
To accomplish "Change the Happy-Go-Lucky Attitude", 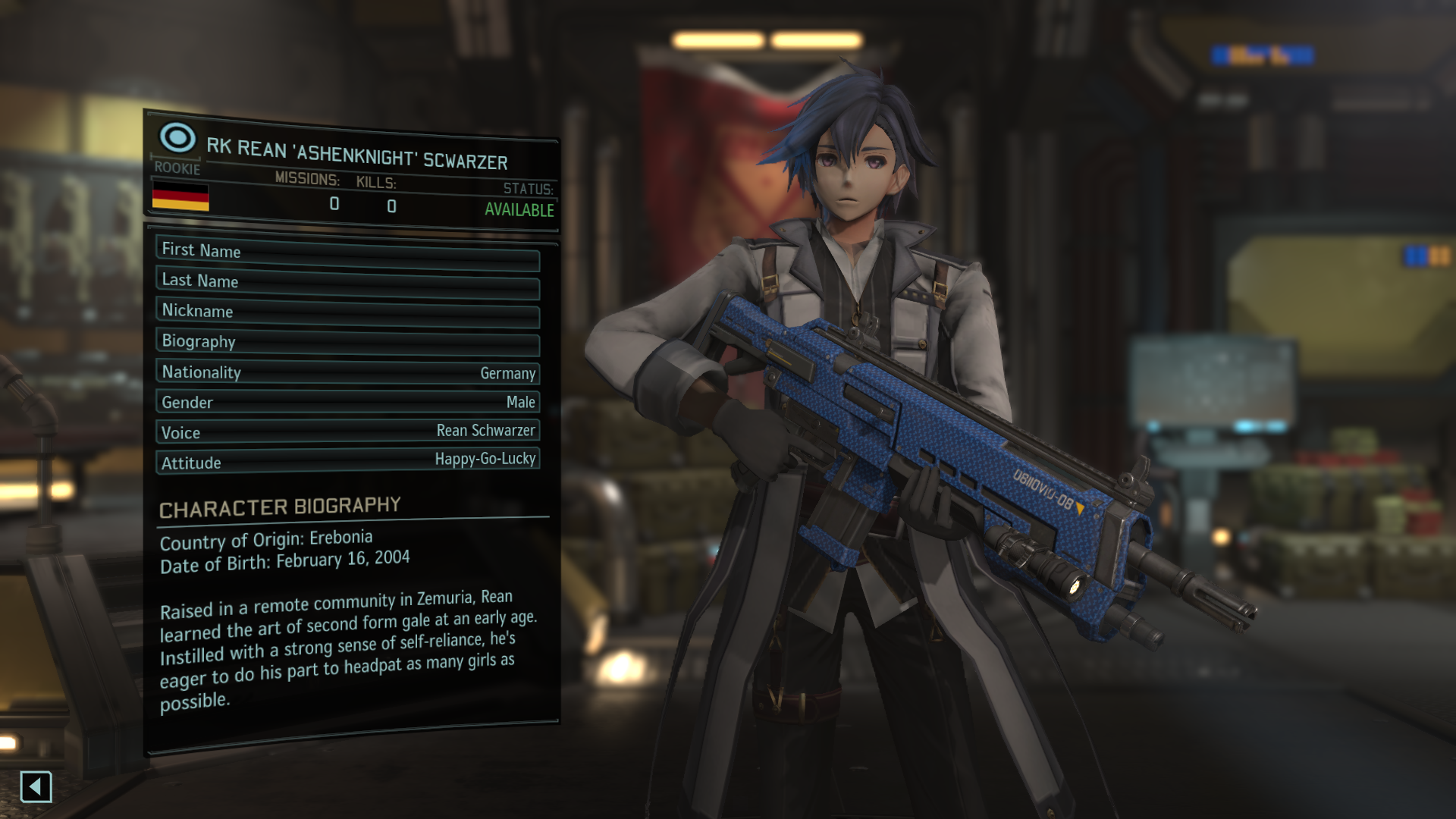I will (347, 461).
